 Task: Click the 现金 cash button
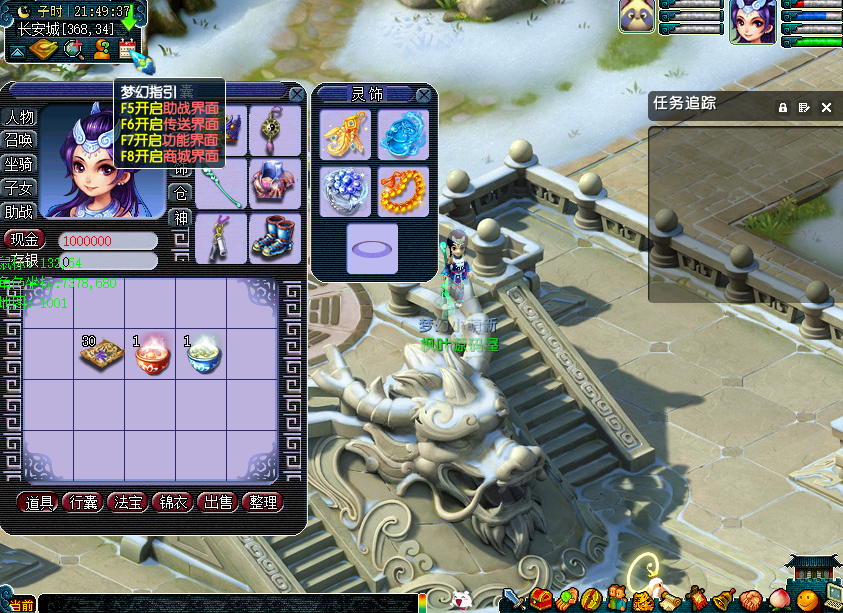click(x=26, y=240)
